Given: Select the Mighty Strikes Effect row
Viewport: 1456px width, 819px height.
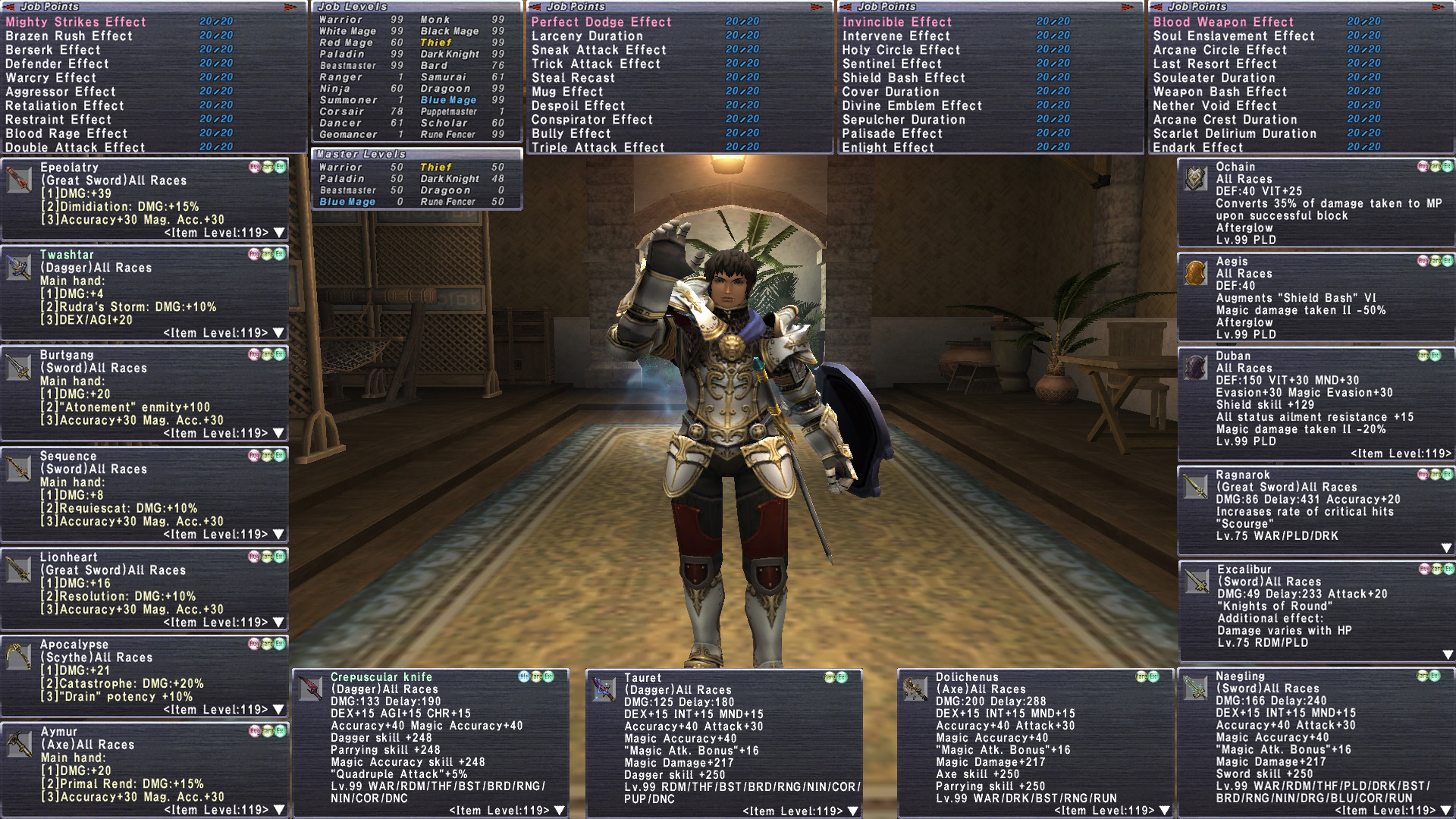Looking at the screenshot, I should (x=76, y=22).
